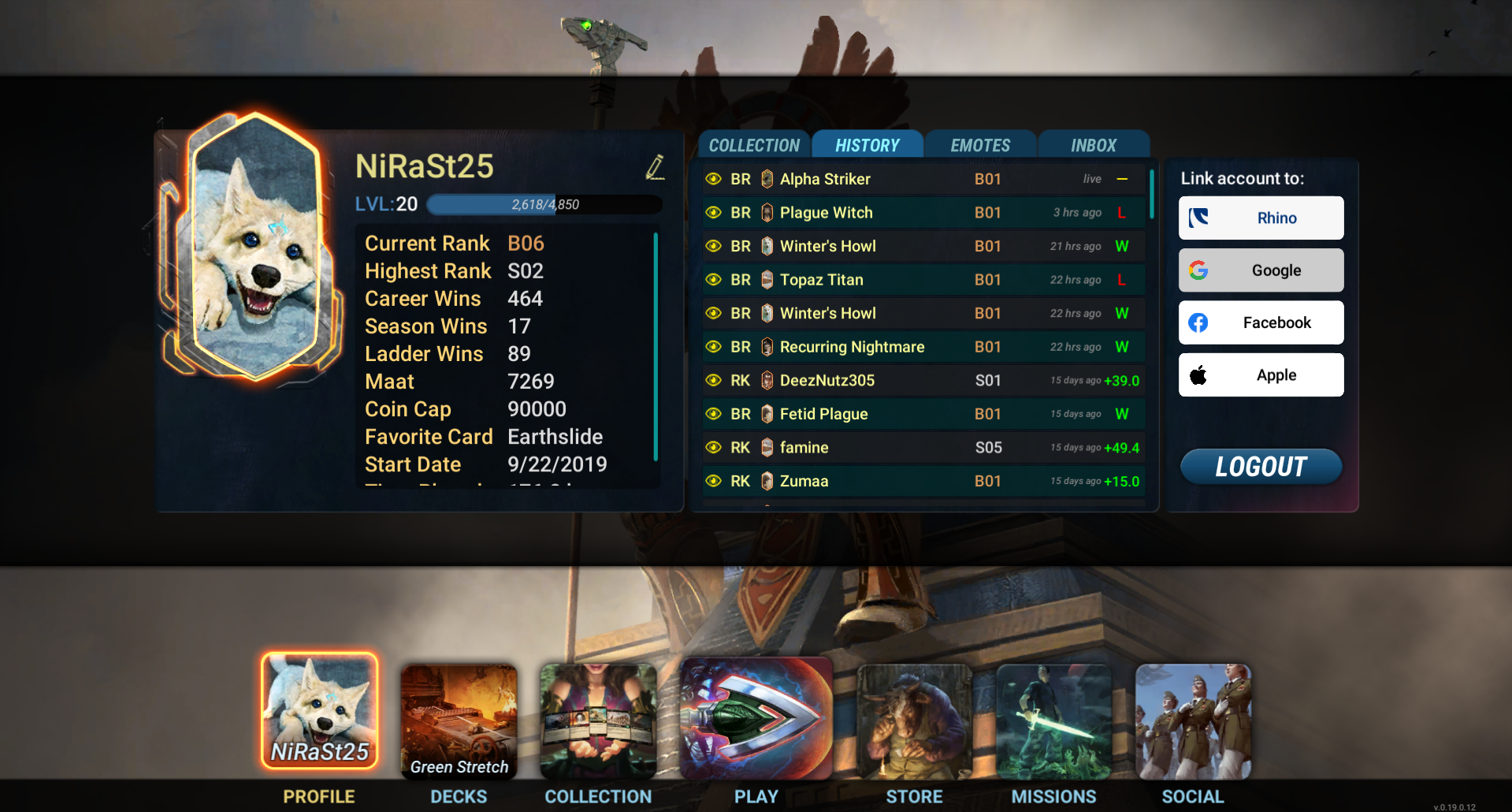Link account to Facebook
1512x812 pixels.
click(x=1261, y=322)
